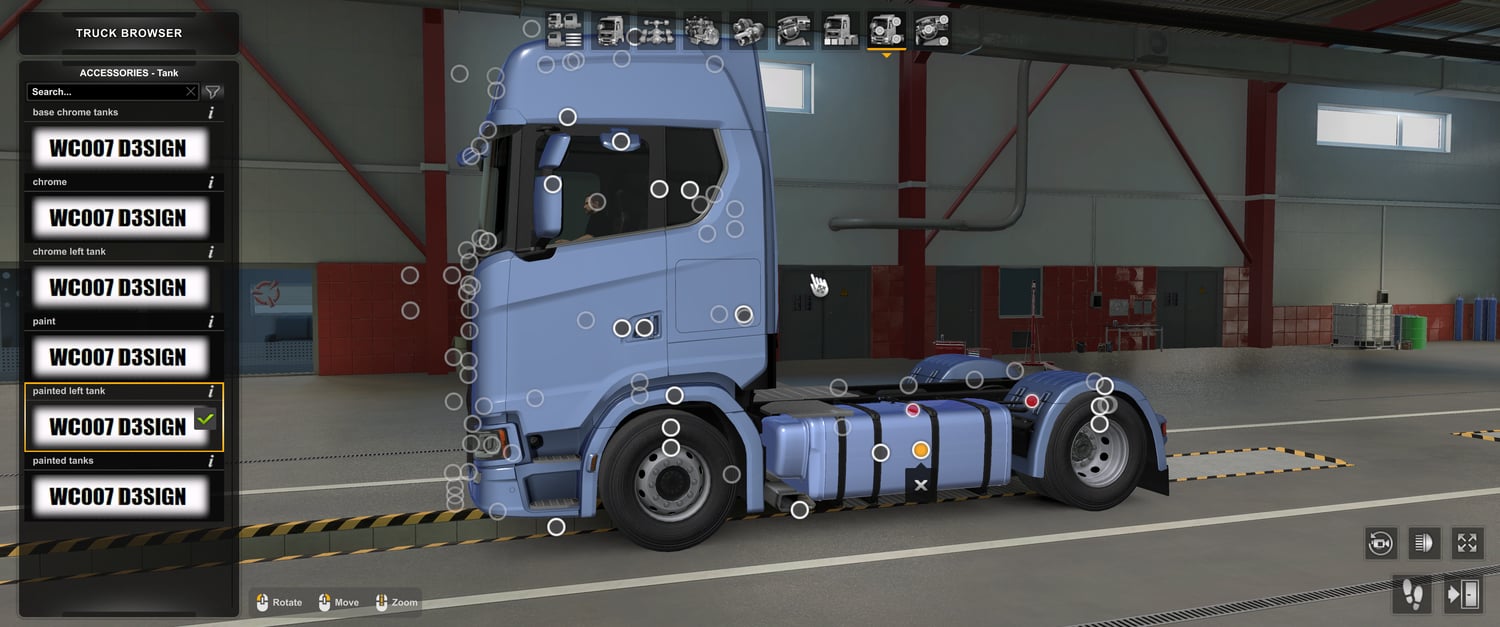Select the painted left tank option
Screen dimensions: 1500x627
(118, 427)
